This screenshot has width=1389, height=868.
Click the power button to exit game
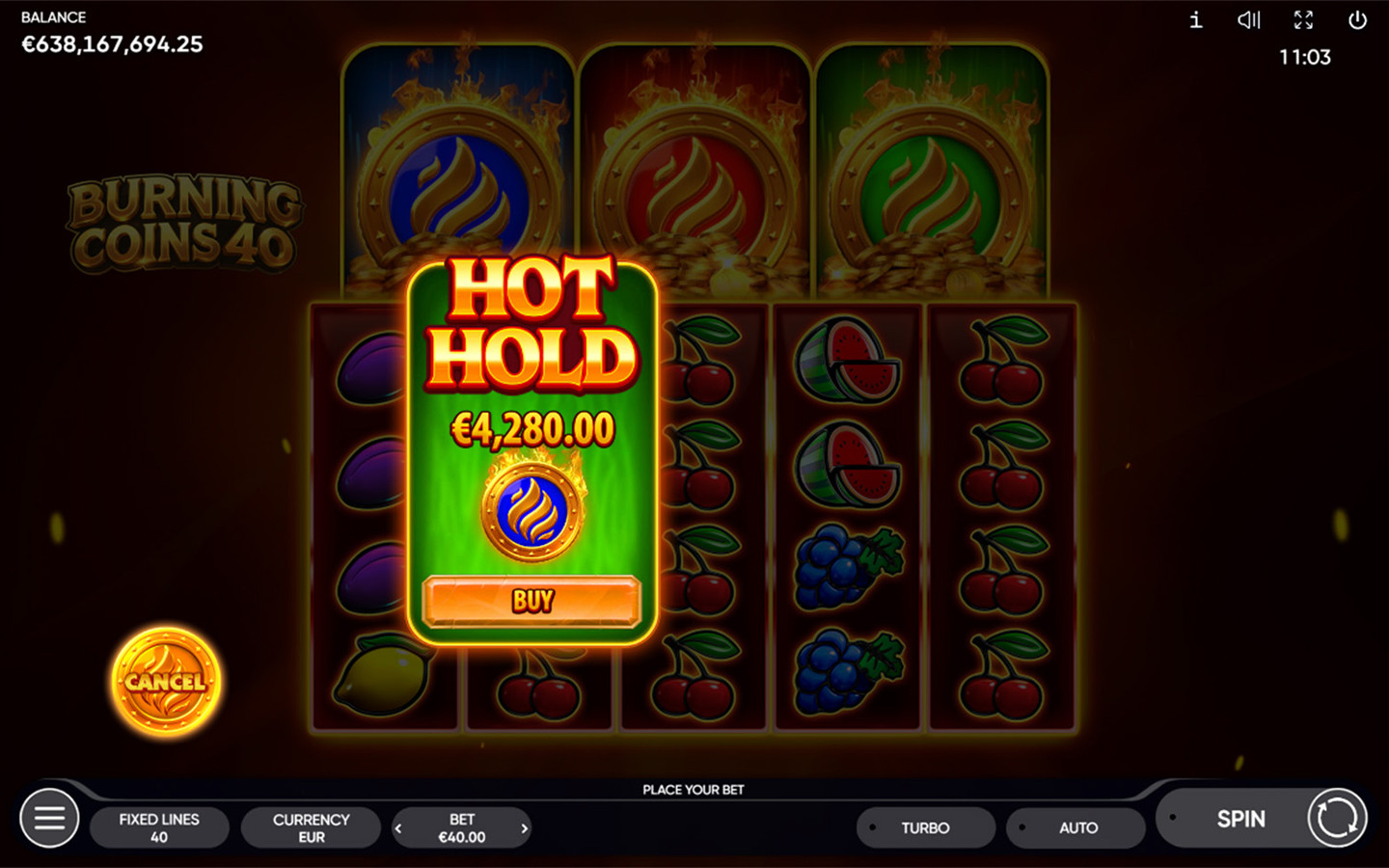pyautogui.click(x=1359, y=20)
